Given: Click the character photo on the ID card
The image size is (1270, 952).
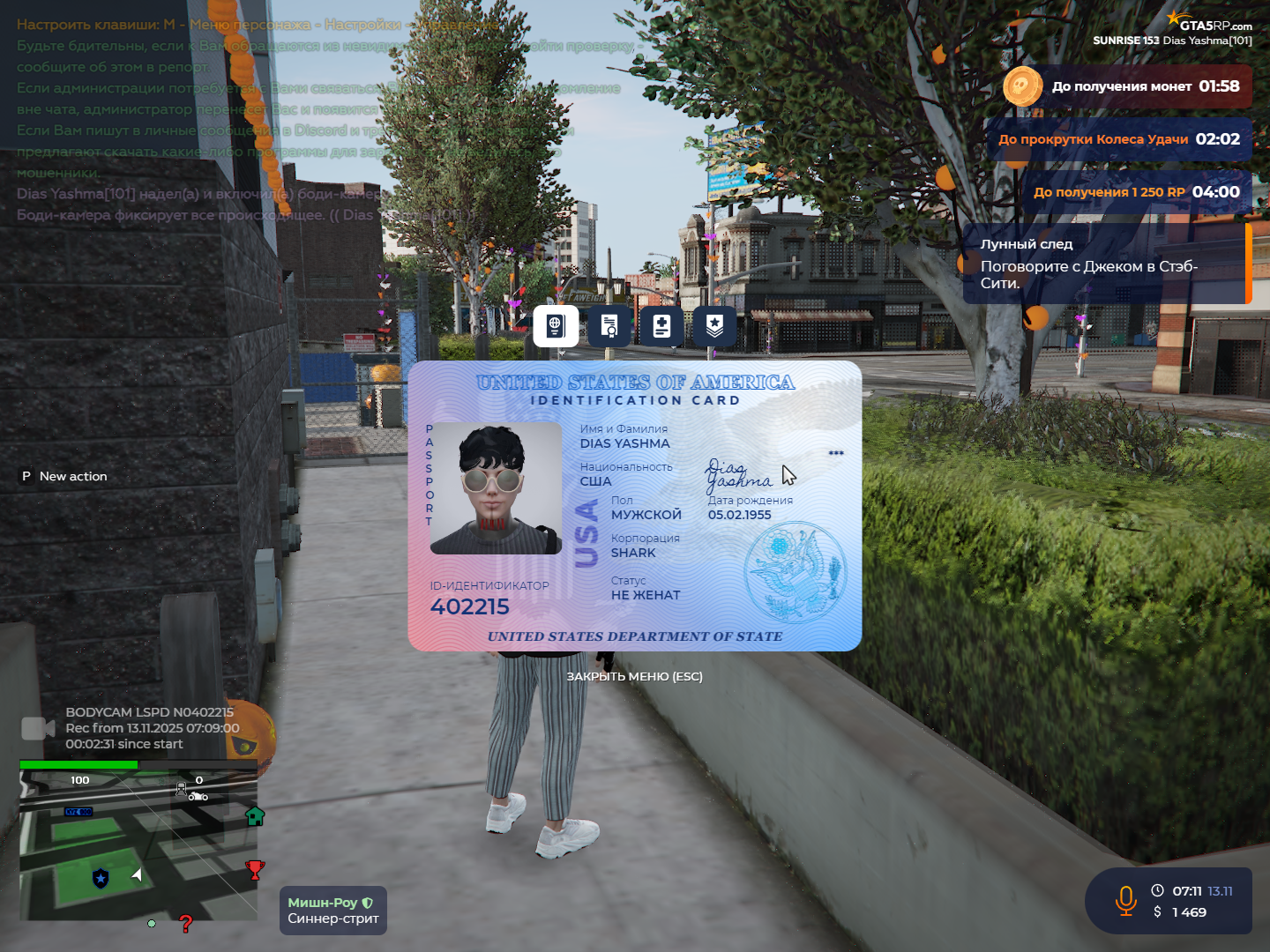Looking at the screenshot, I should [496, 488].
